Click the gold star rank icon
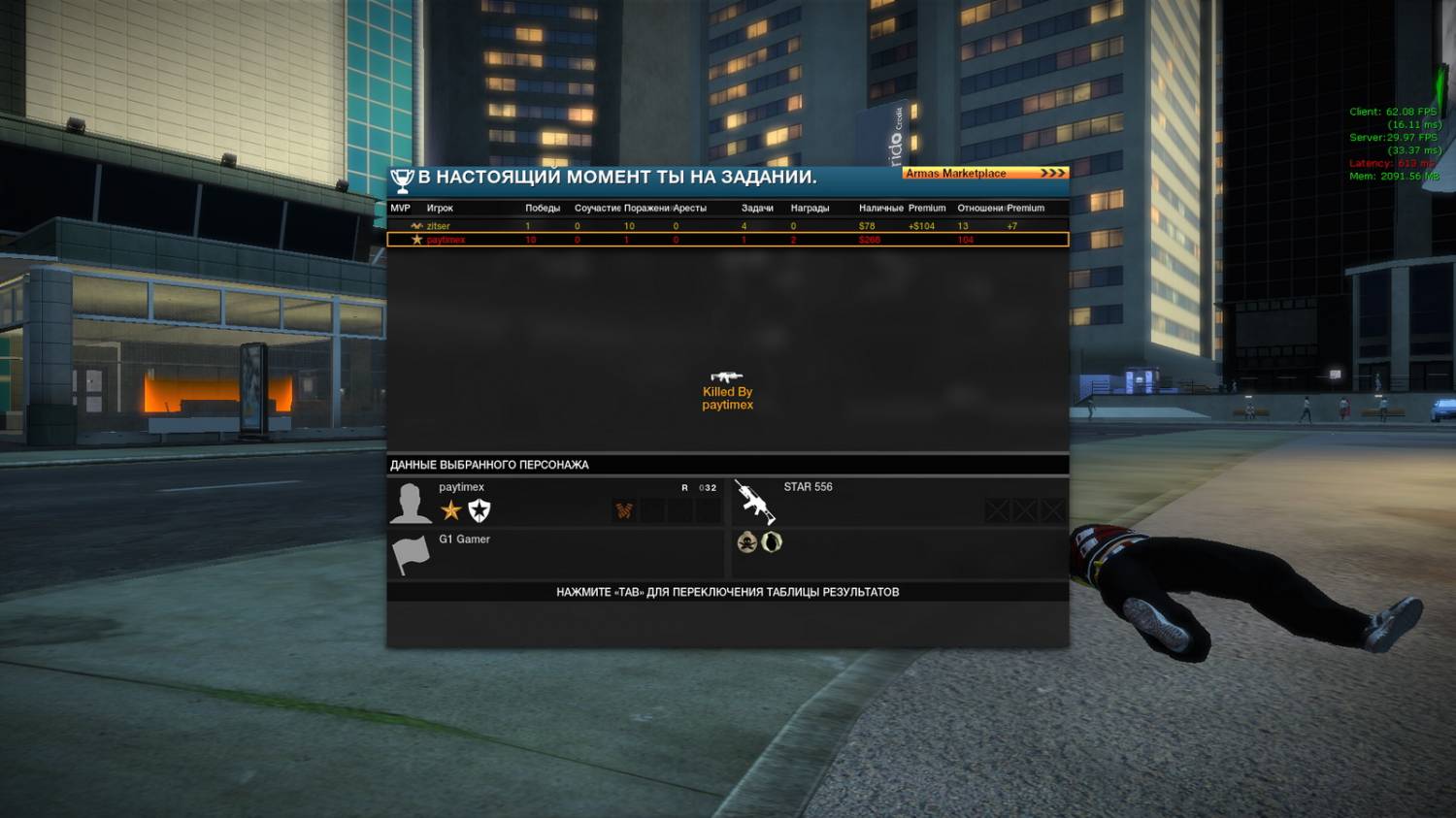 [x=450, y=510]
